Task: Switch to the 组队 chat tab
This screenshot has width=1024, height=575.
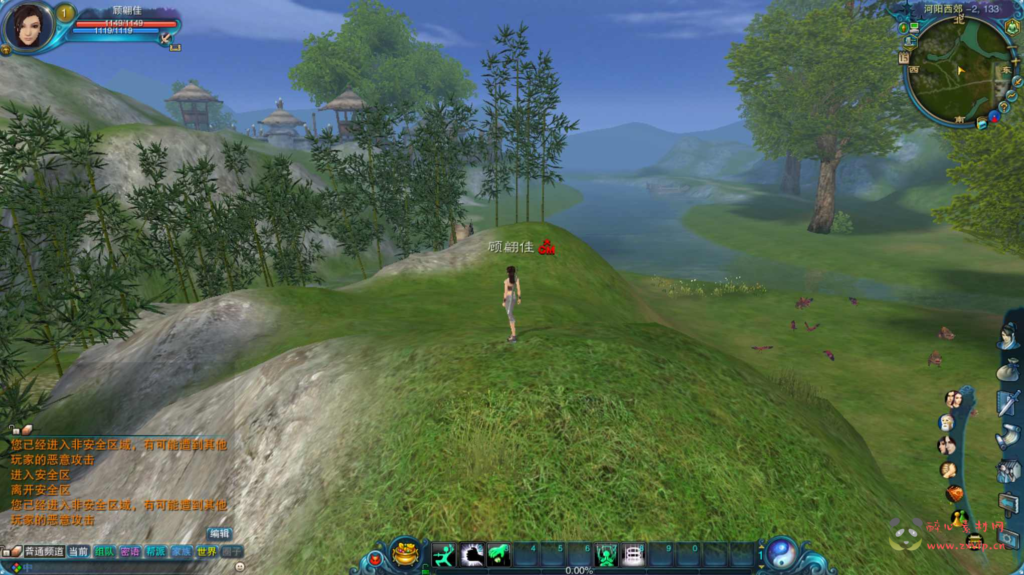Action: 104,551
